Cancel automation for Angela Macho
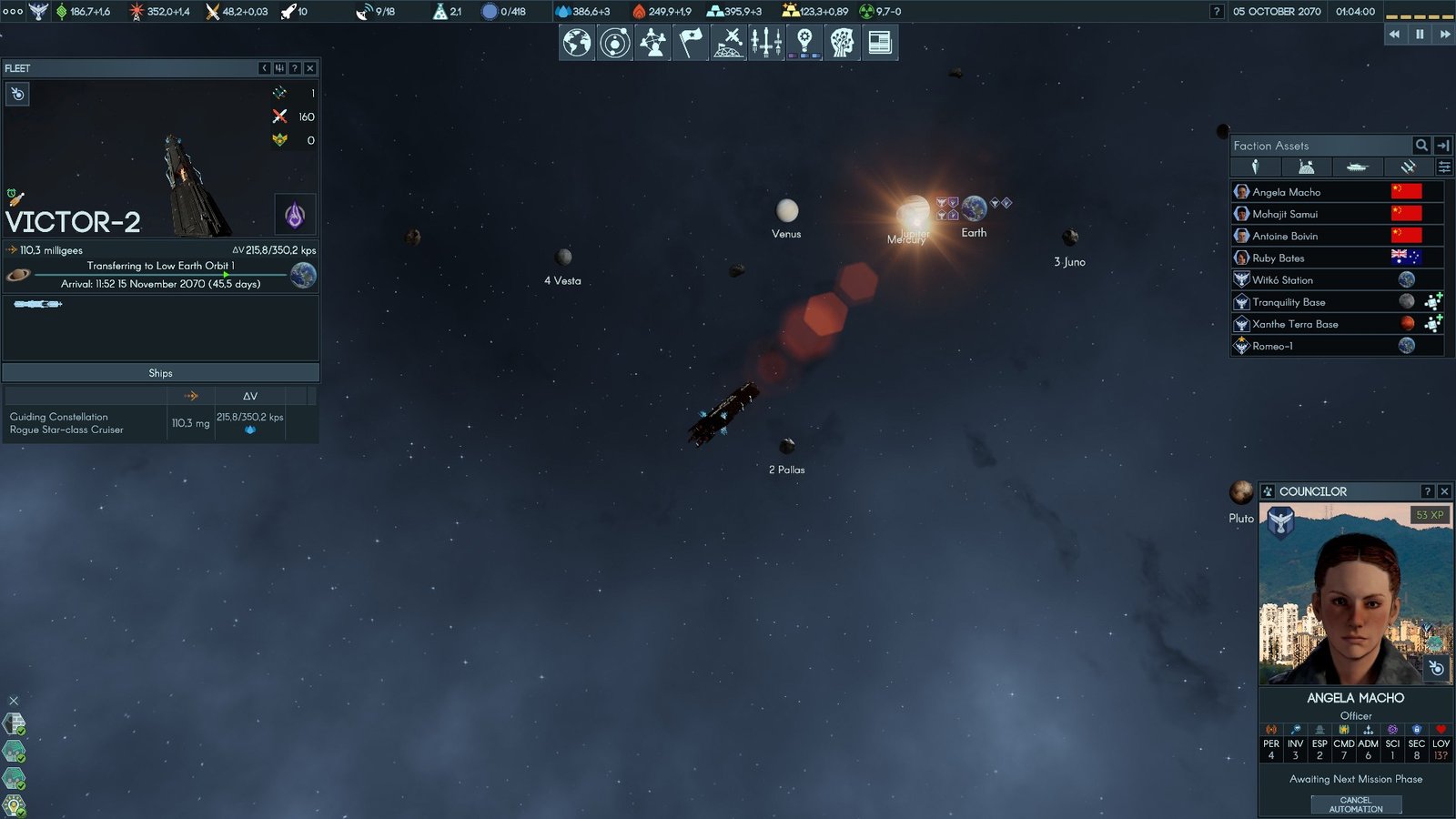The width and height of the screenshot is (1456, 819). (x=1356, y=804)
